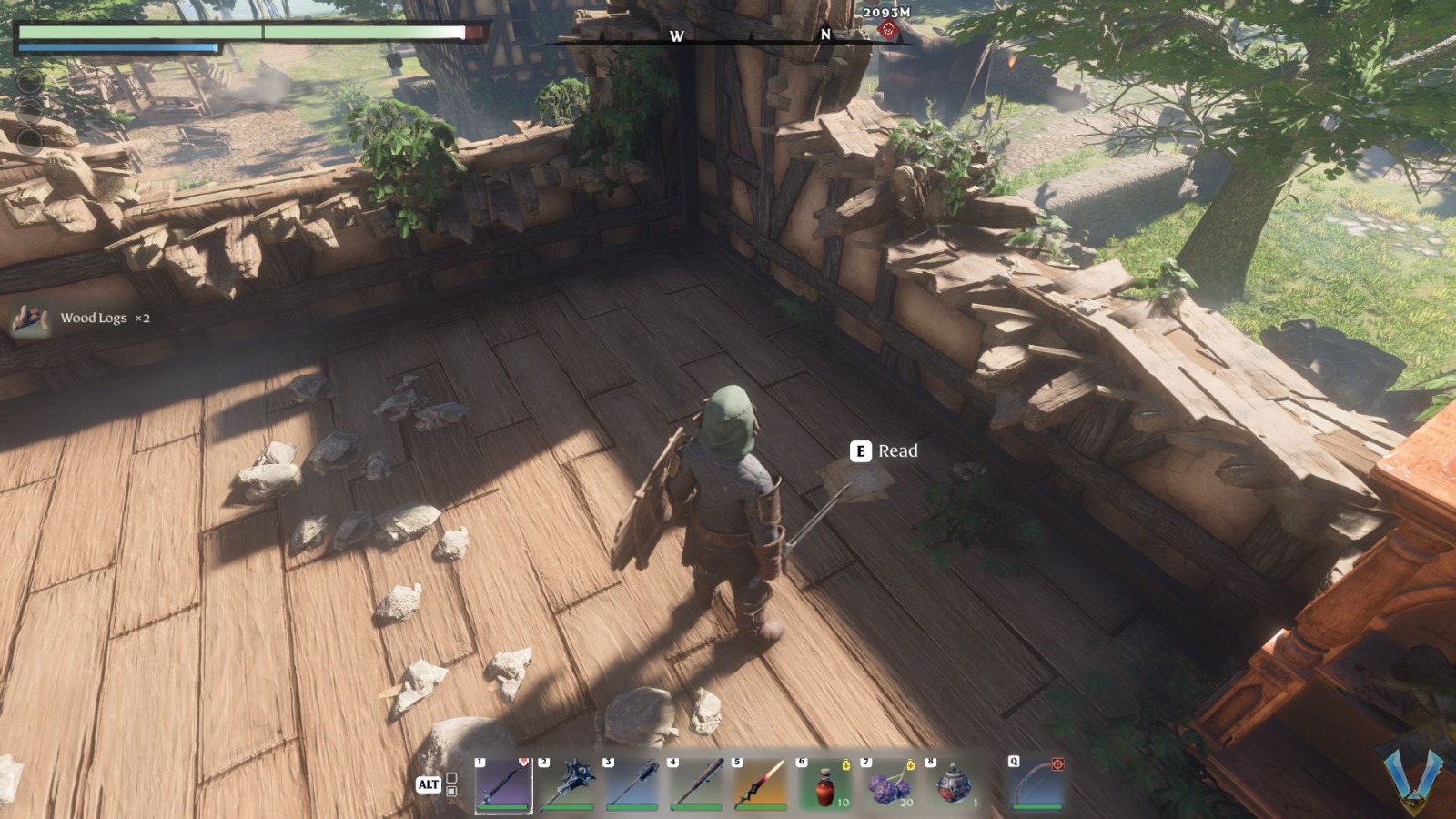Select the dark sword in hotbar slot 1

(x=503, y=784)
